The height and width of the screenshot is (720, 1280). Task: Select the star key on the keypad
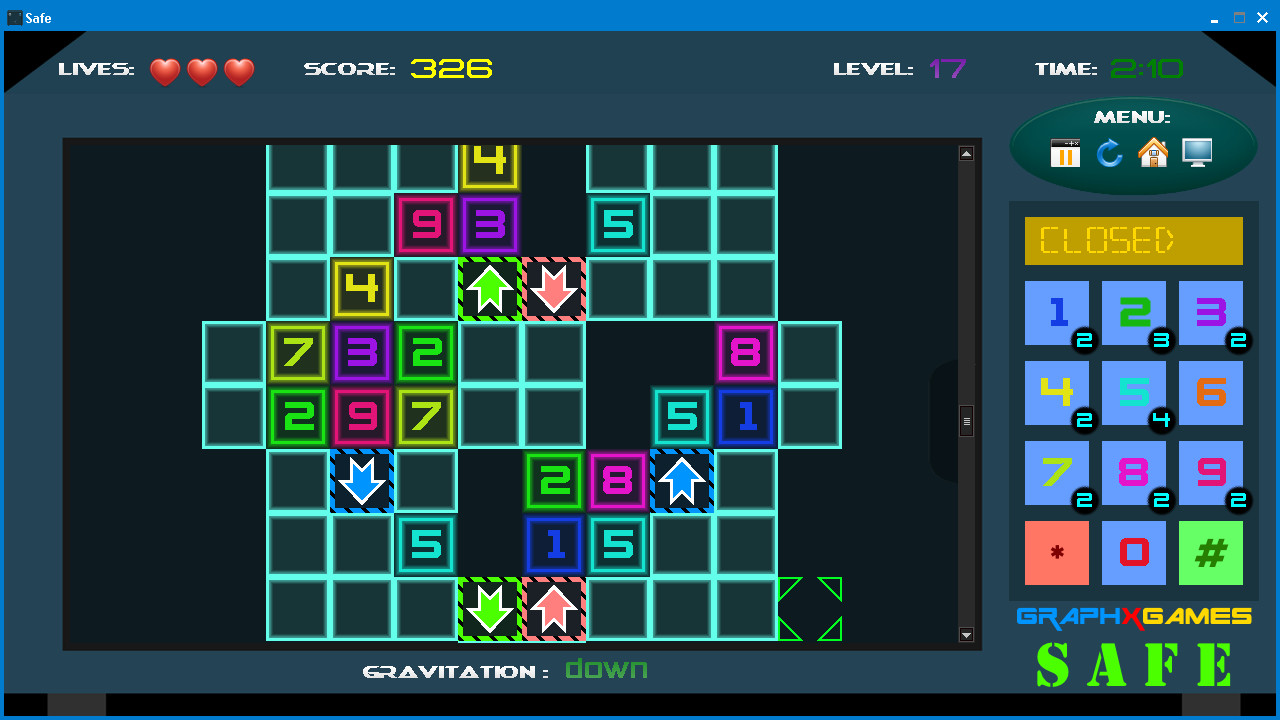[x=1057, y=553]
